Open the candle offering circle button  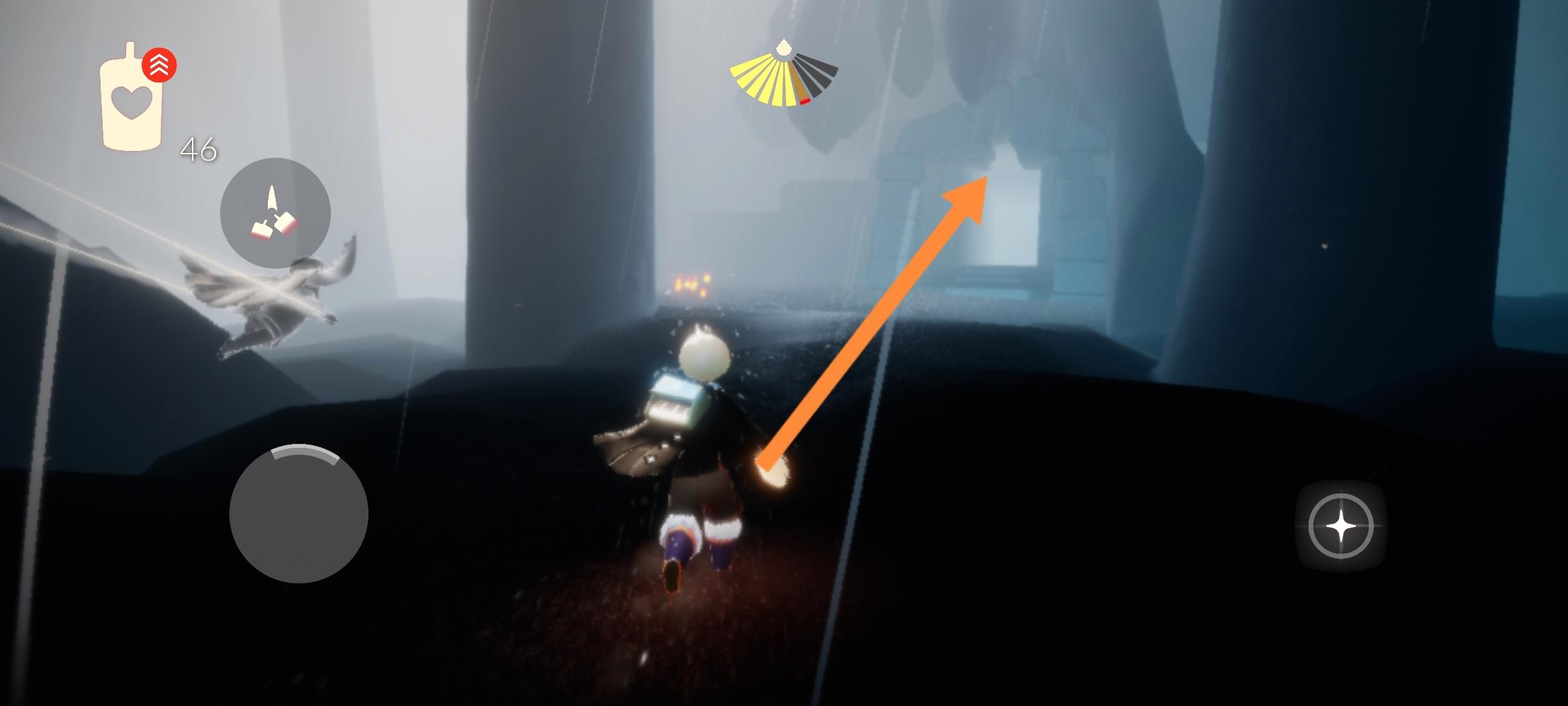(275, 213)
